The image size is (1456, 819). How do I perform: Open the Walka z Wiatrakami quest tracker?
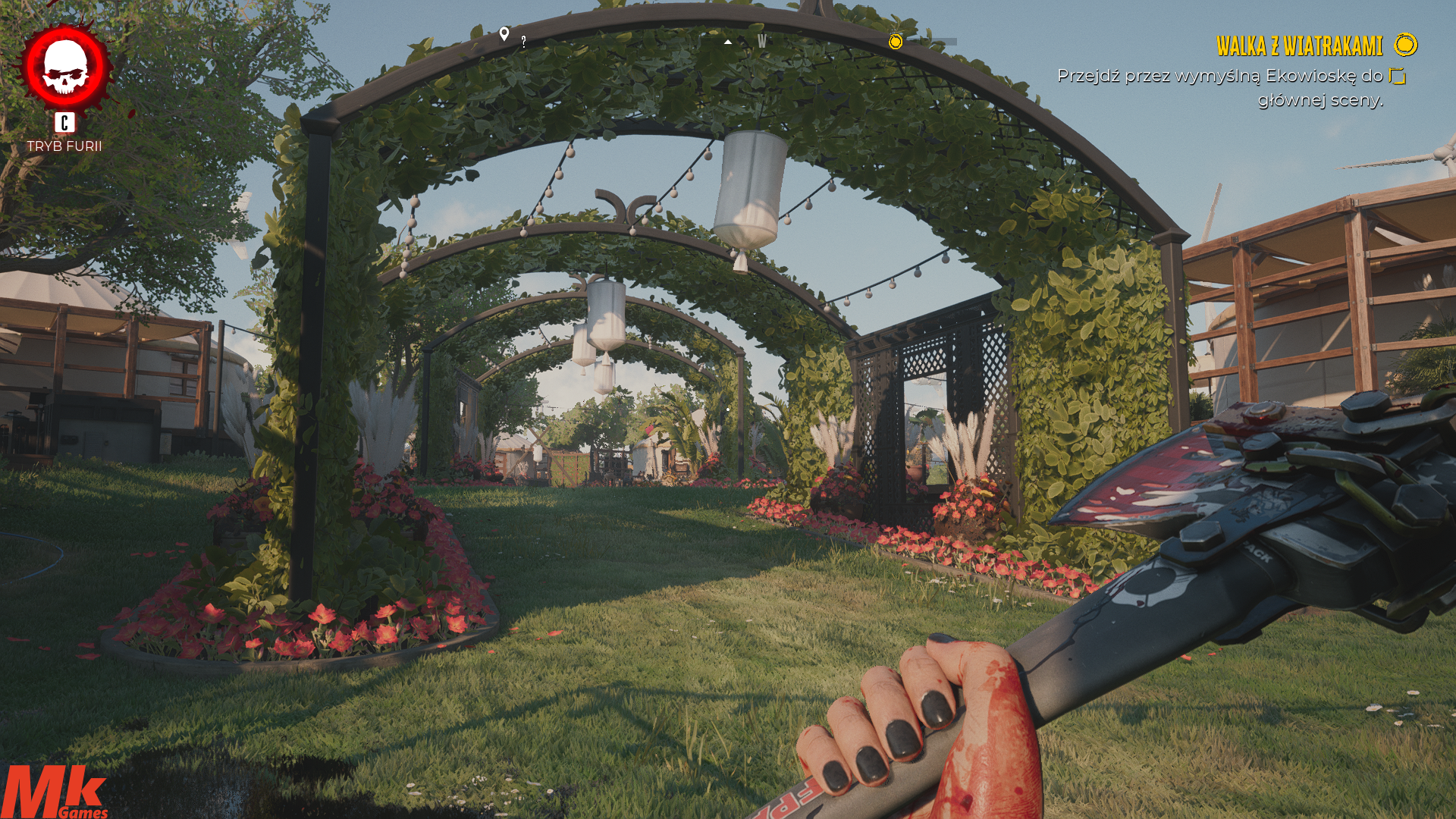(x=1299, y=46)
